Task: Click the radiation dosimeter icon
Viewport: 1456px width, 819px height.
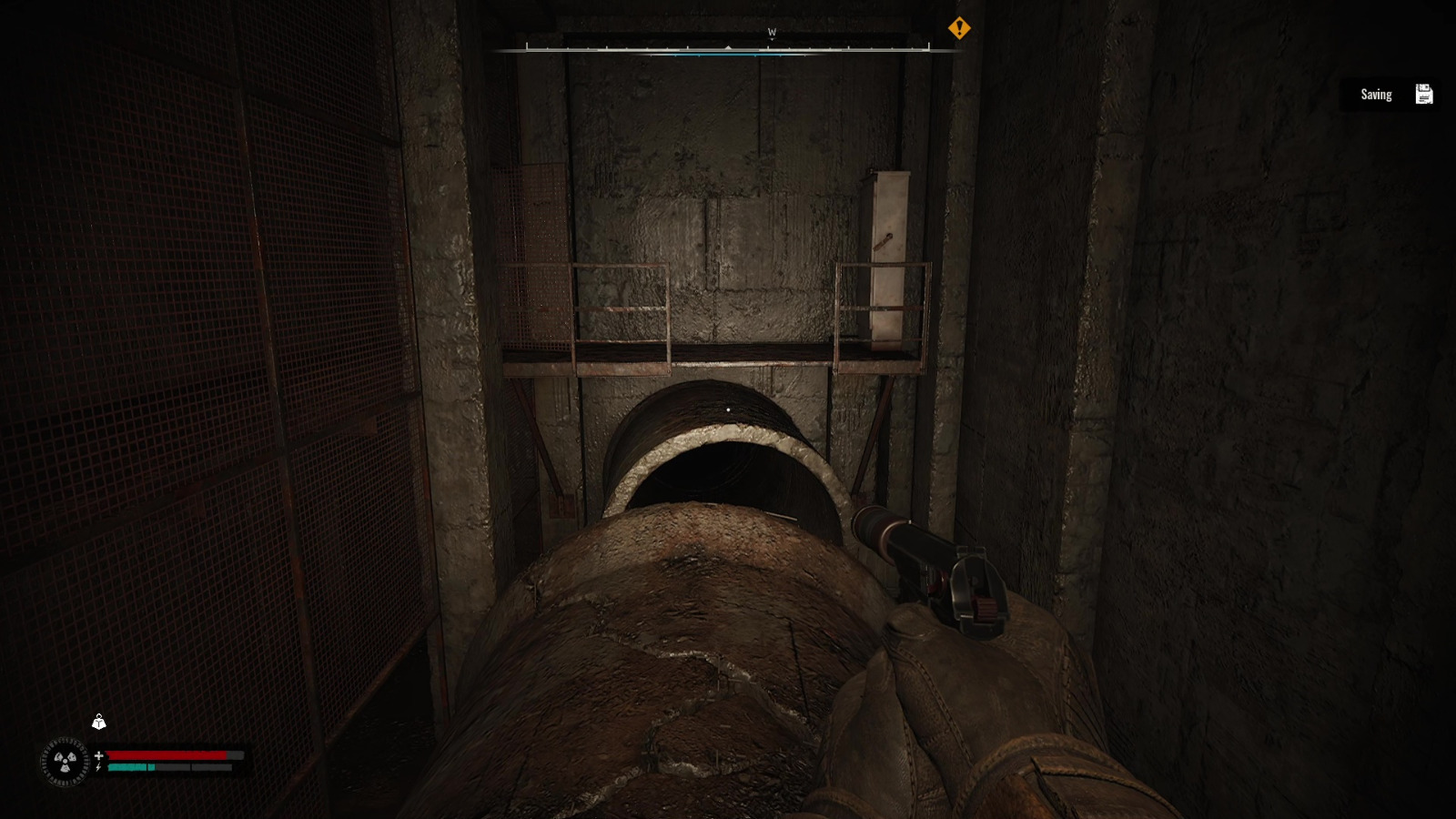Action: (x=65, y=761)
